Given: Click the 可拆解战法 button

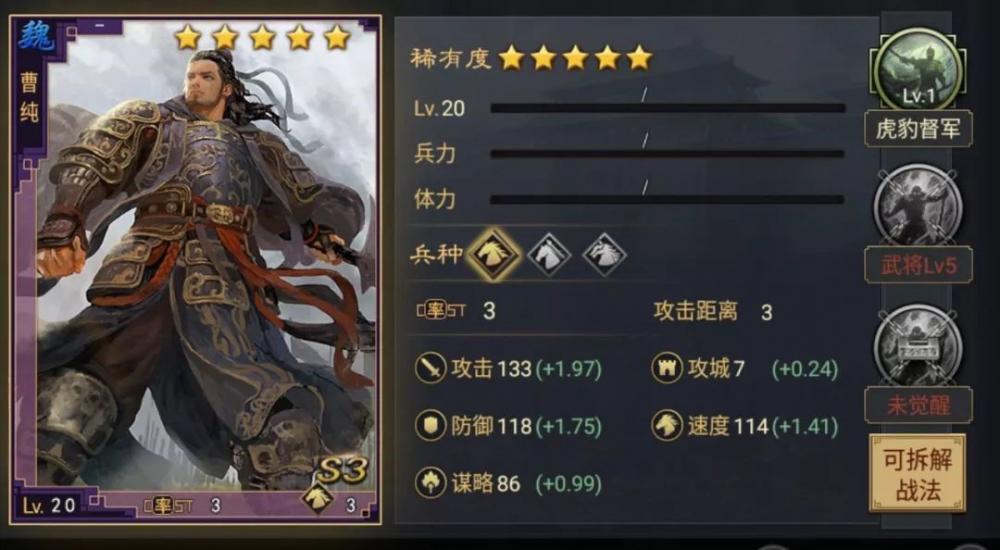Looking at the screenshot, I should point(917,473).
